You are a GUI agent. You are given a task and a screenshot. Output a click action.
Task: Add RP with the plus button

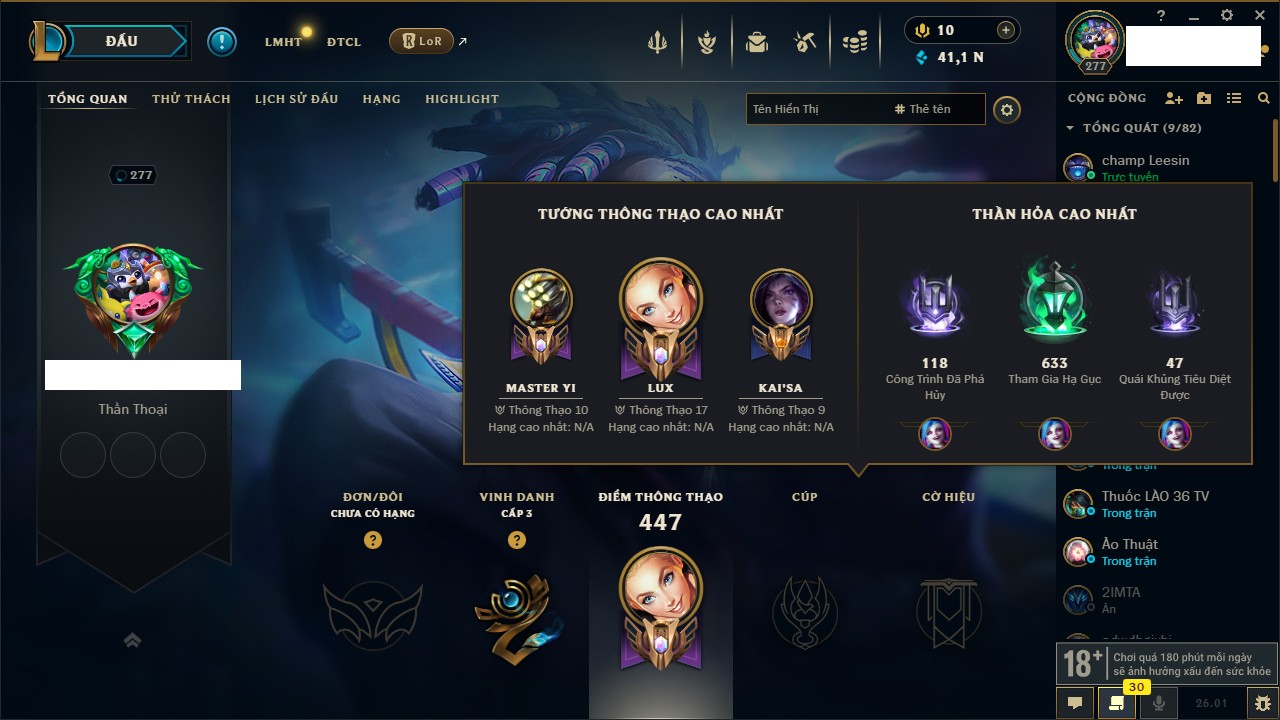pos(1006,30)
